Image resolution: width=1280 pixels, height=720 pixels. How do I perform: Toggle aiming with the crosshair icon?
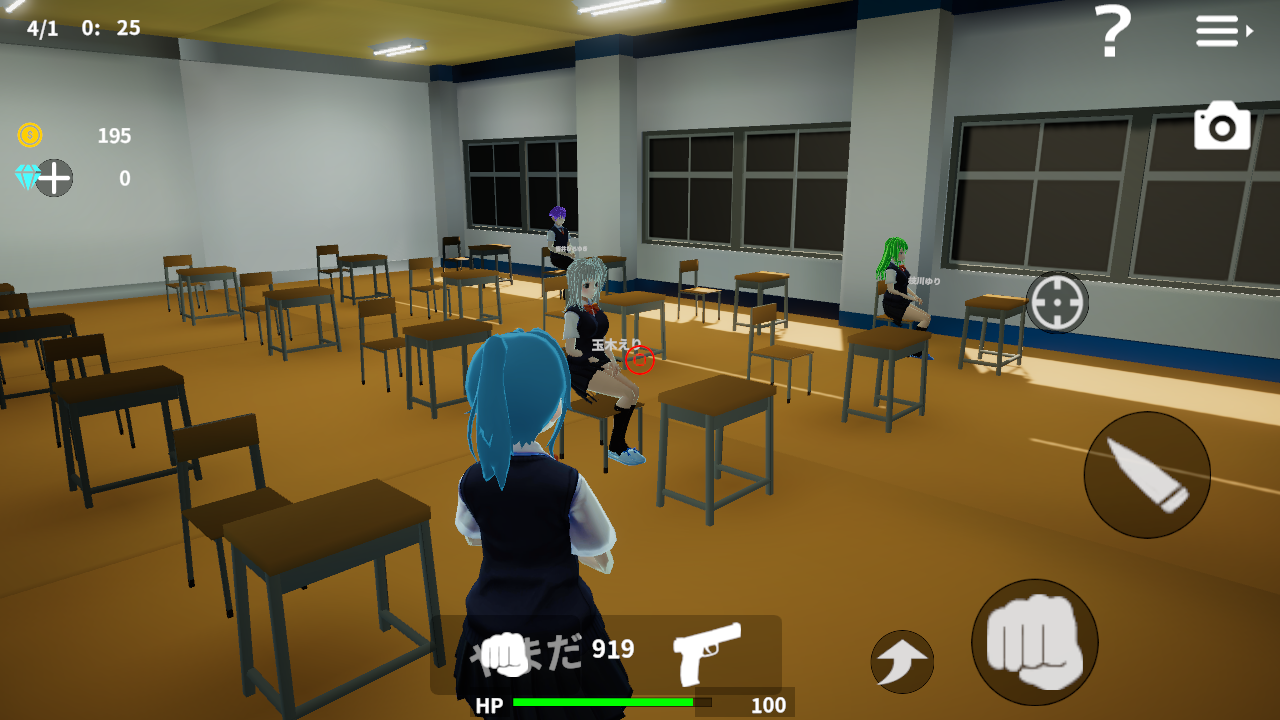(1057, 300)
